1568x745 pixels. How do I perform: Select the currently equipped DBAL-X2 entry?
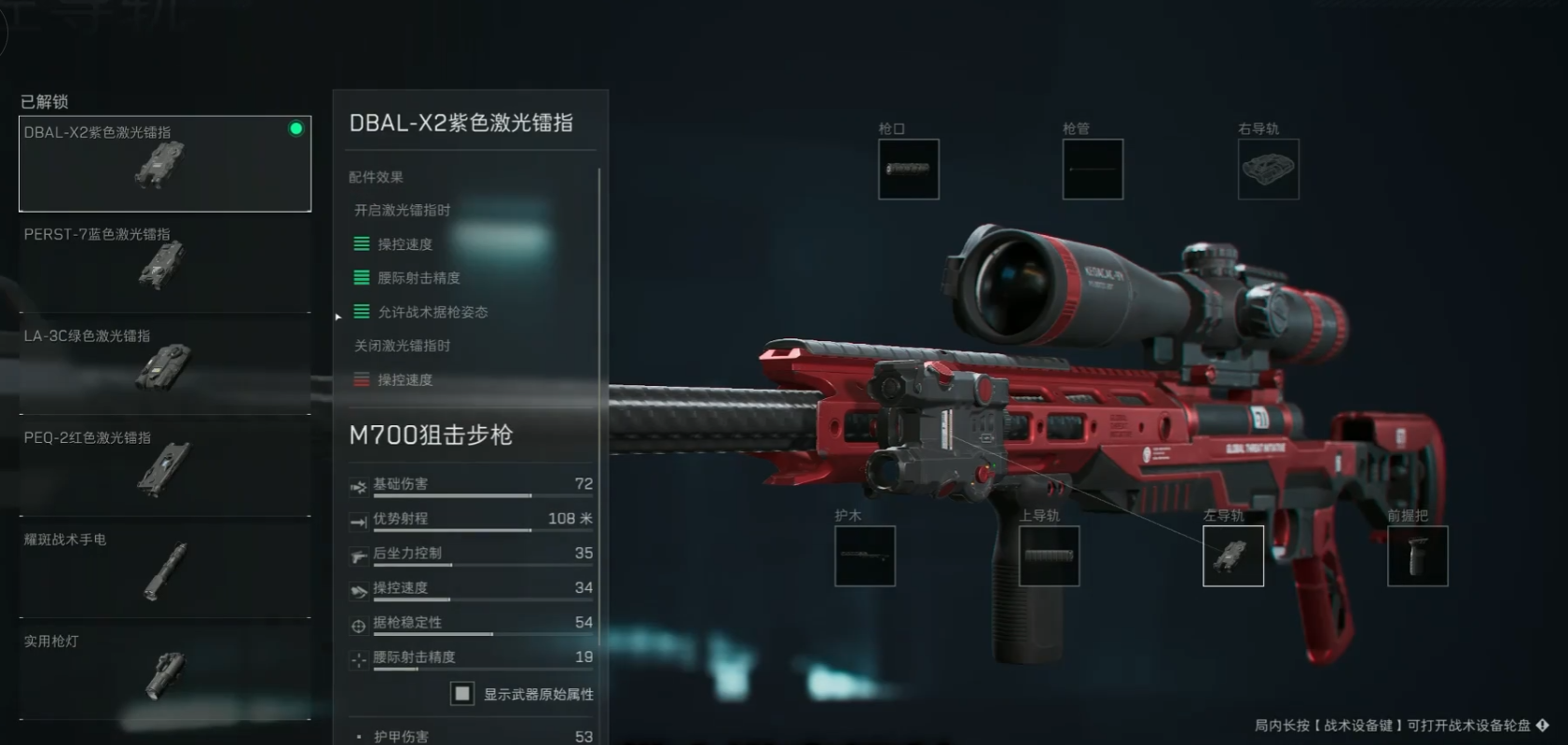tap(164, 163)
